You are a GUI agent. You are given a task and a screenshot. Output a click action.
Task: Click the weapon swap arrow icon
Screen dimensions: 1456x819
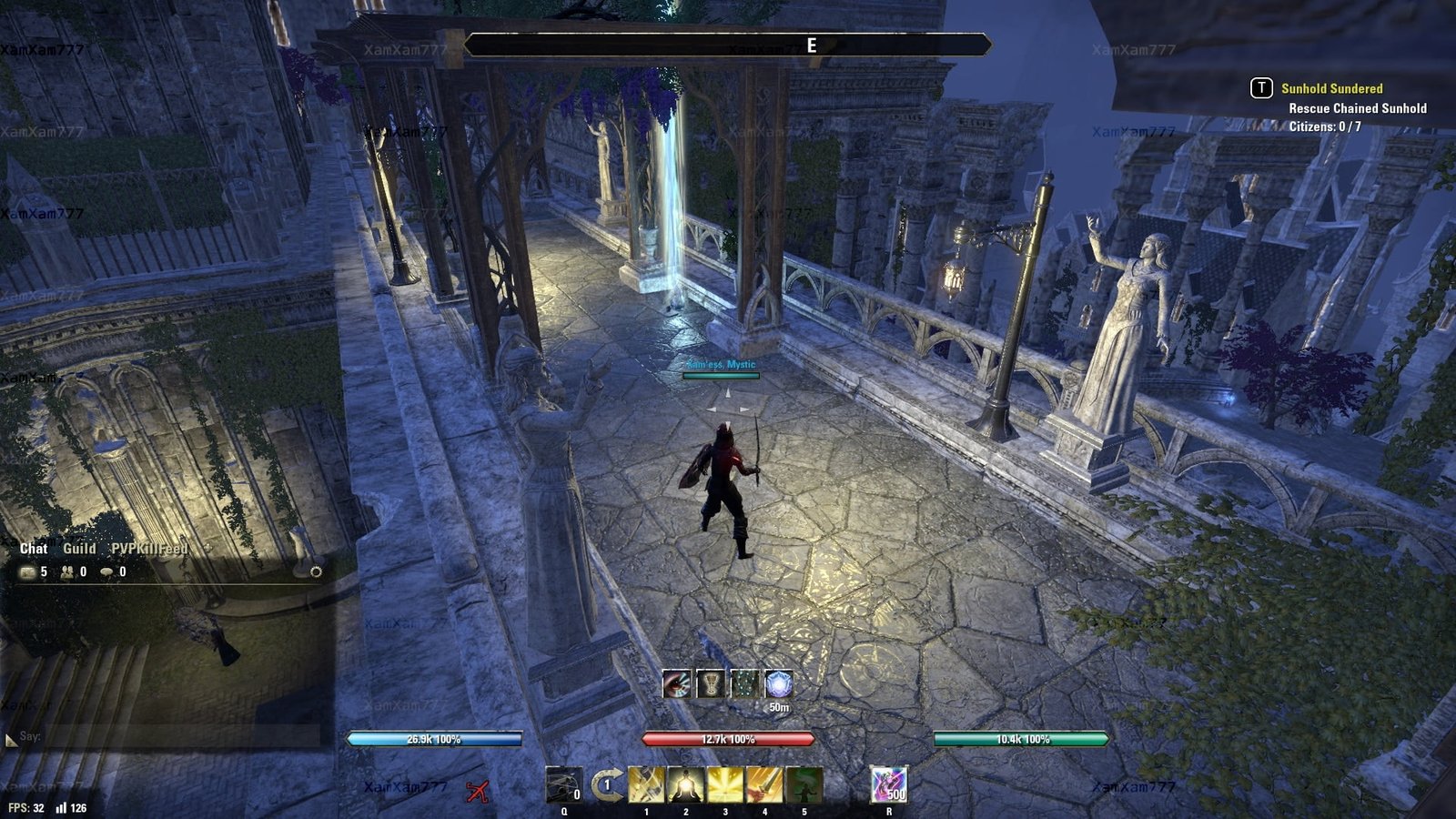[607, 784]
